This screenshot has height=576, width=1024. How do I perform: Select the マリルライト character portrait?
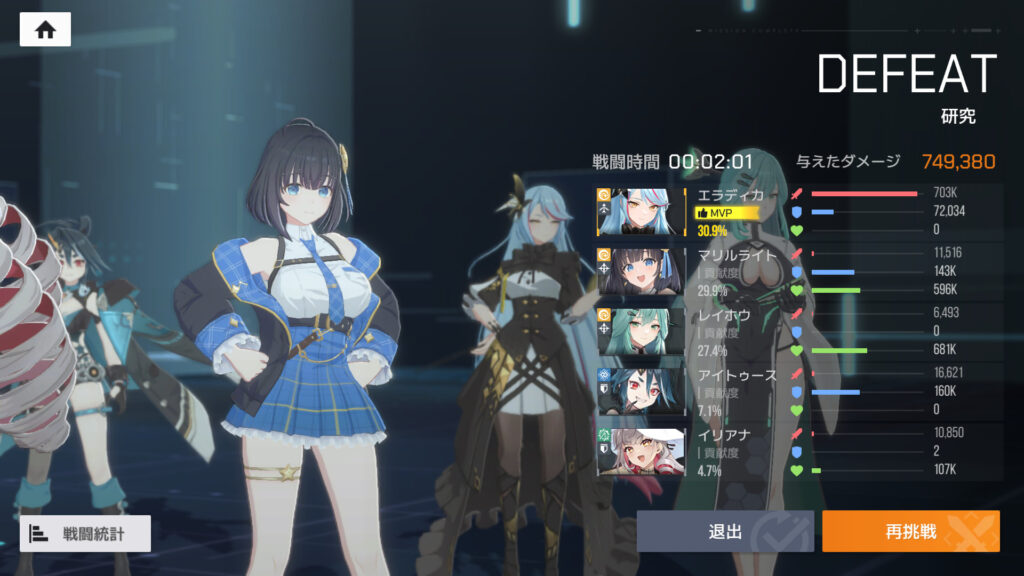pyautogui.click(x=648, y=270)
